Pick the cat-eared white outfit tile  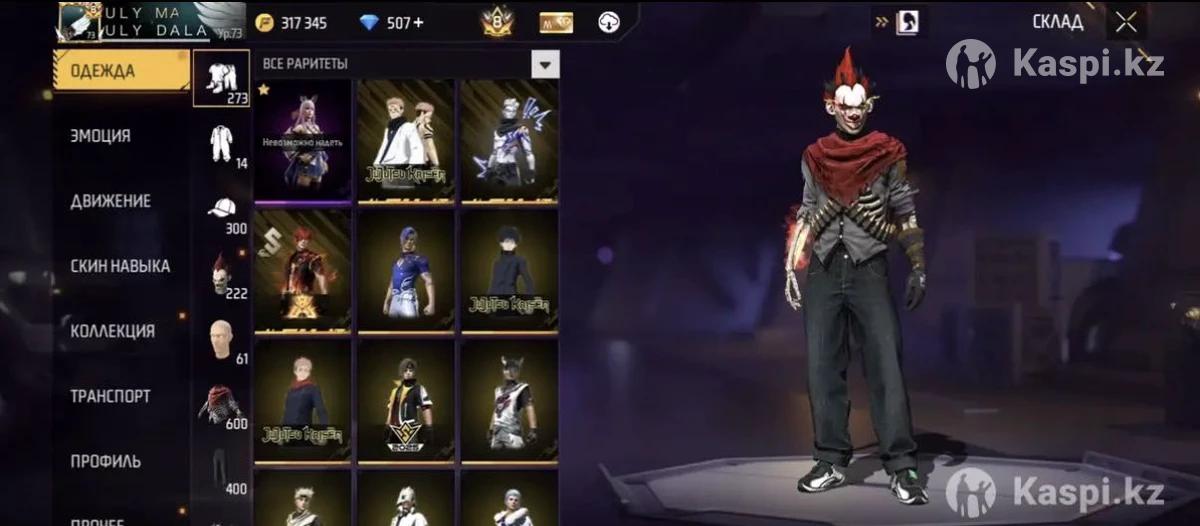(x=510, y=400)
